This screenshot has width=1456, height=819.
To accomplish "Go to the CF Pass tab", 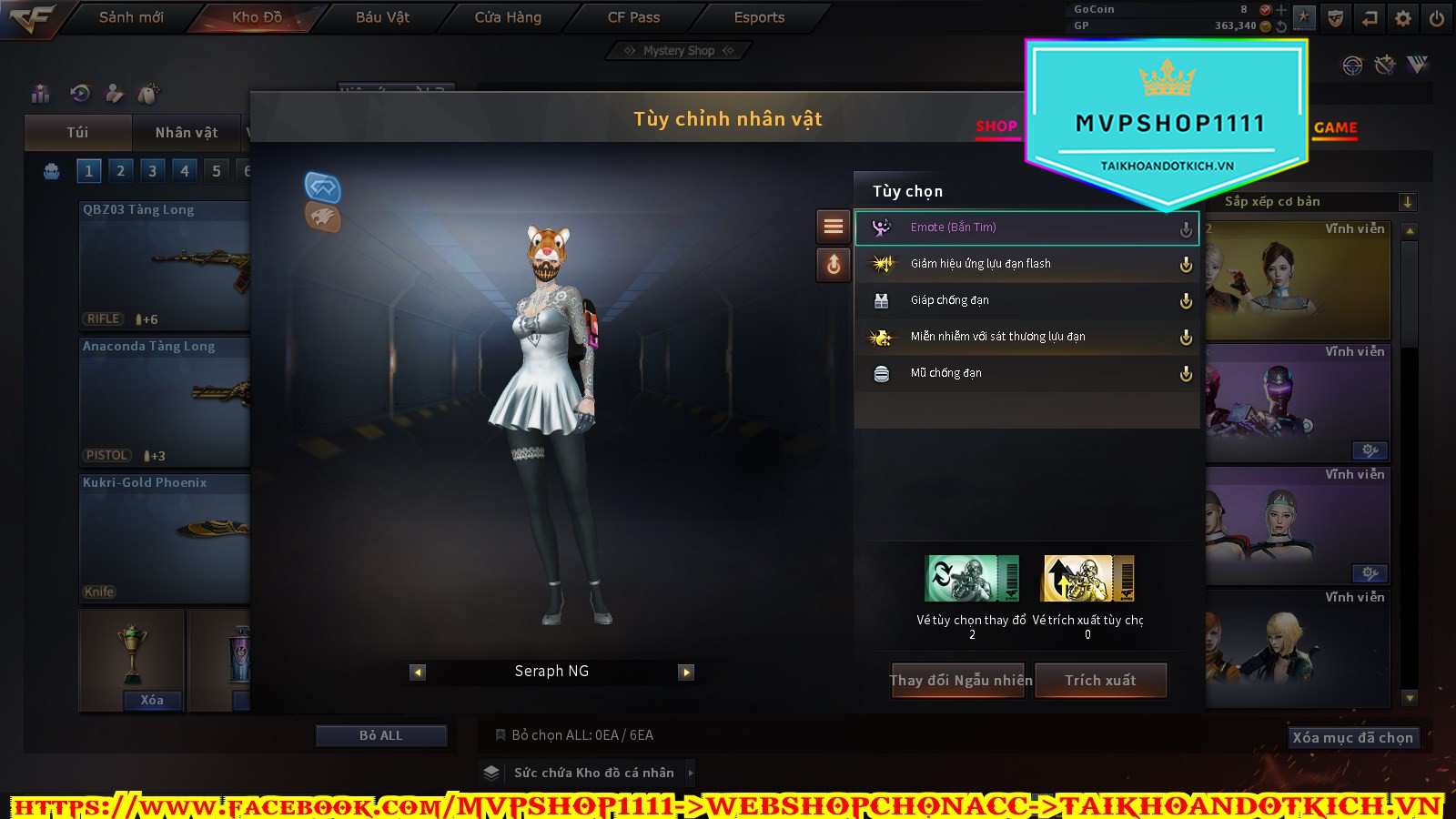I will 633,17.
